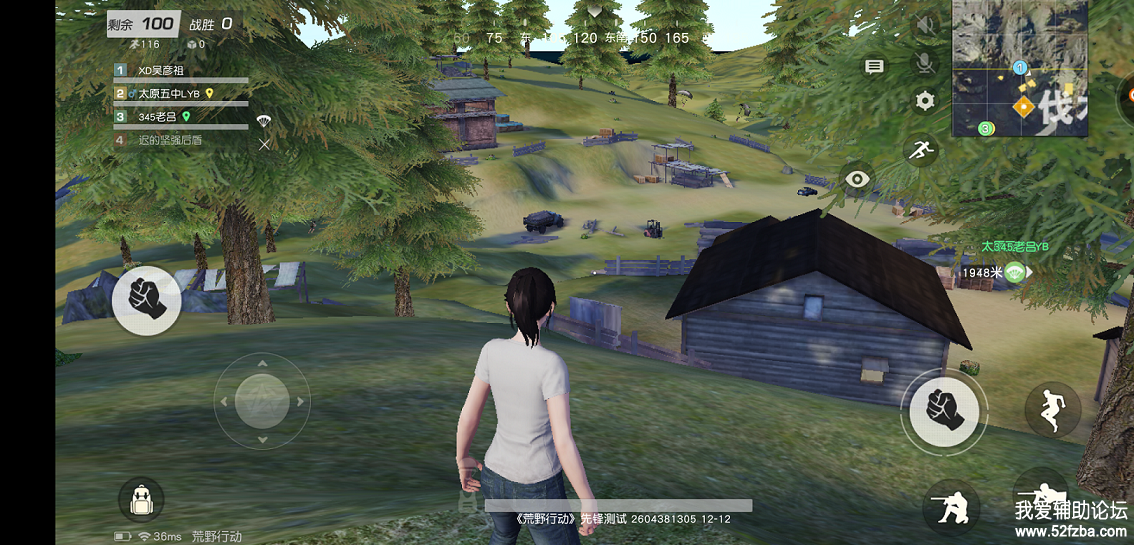The height and width of the screenshot is (545, 1134).
Task: Close the teammate list with X
Action: click(264, 144)
